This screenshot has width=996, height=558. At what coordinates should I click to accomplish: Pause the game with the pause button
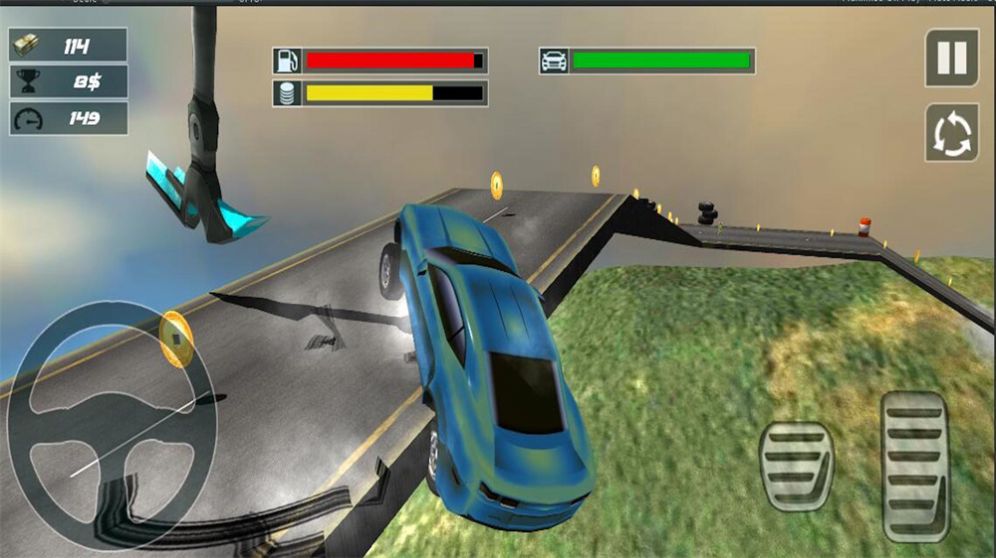point(951,58)
